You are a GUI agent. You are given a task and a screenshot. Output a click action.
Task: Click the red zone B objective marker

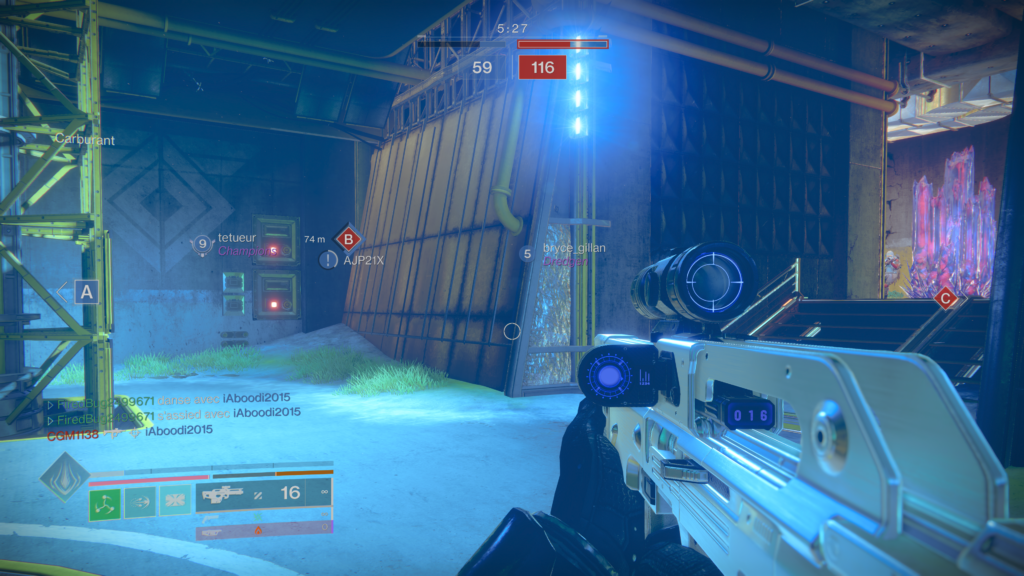pos(348,239)
